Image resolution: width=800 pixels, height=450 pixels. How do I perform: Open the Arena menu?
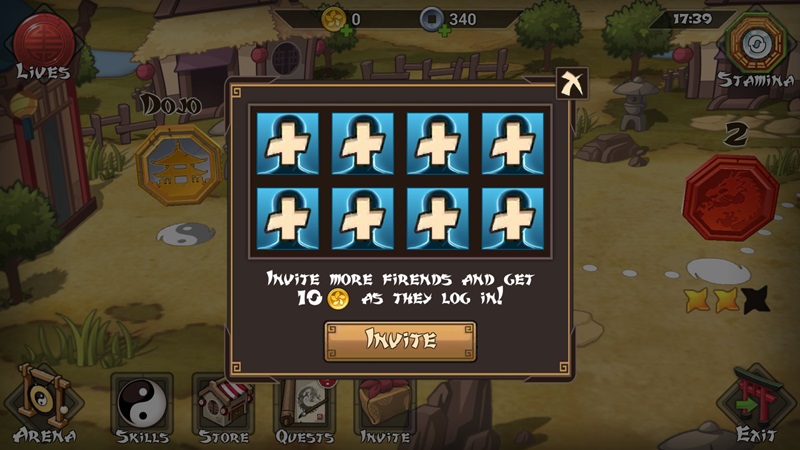(x=42, y=407)
